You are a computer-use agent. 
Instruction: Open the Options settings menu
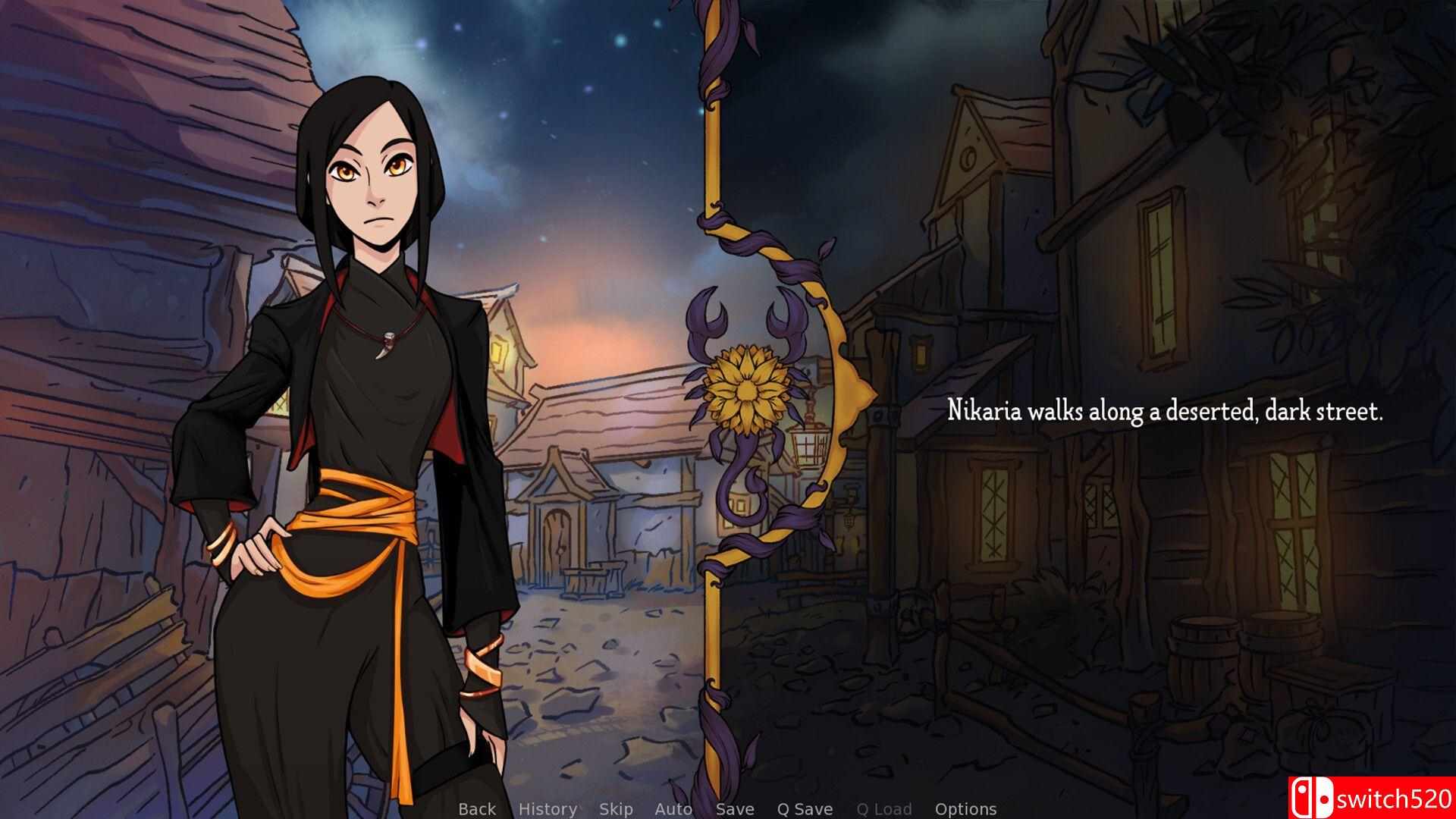point(966,808)
